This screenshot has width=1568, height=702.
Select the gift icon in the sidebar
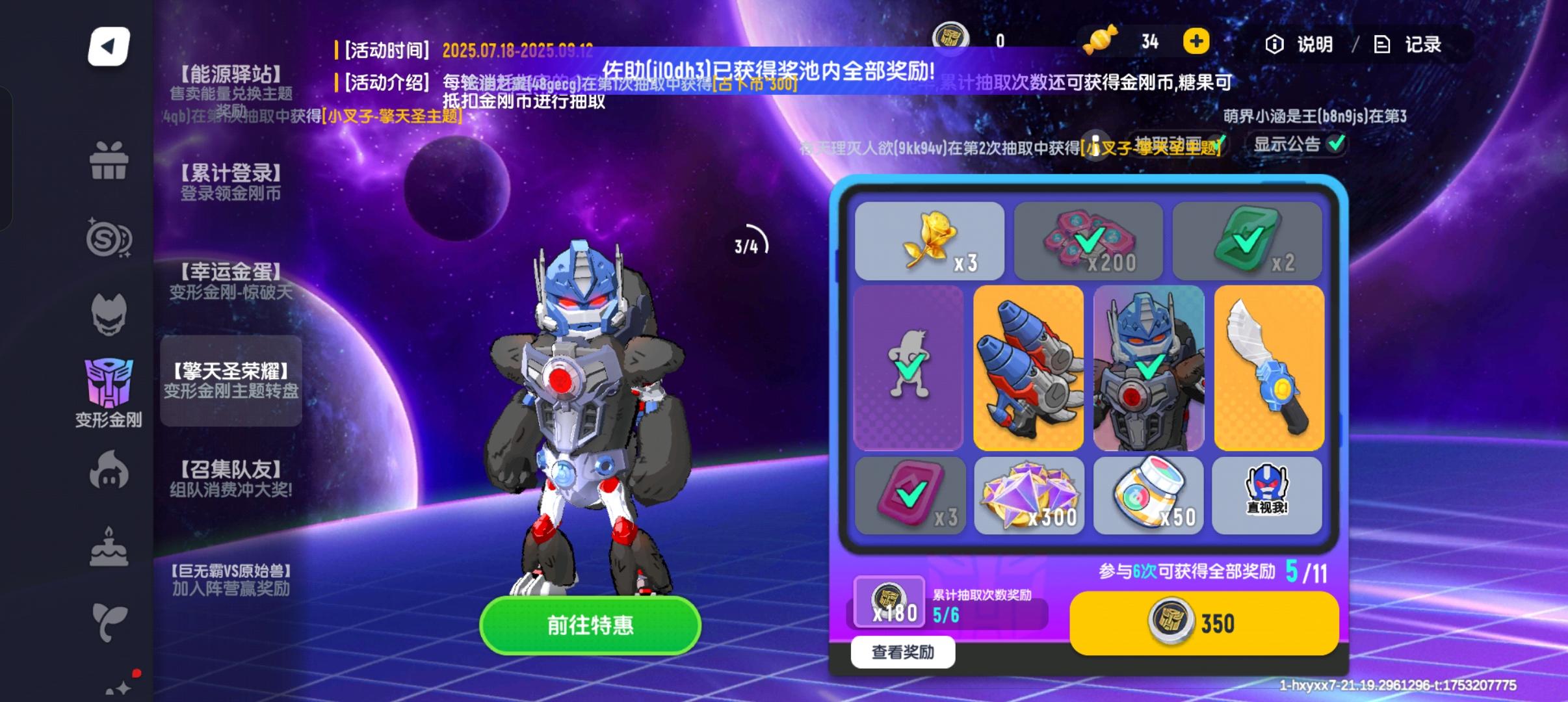[x=109, y=161]
